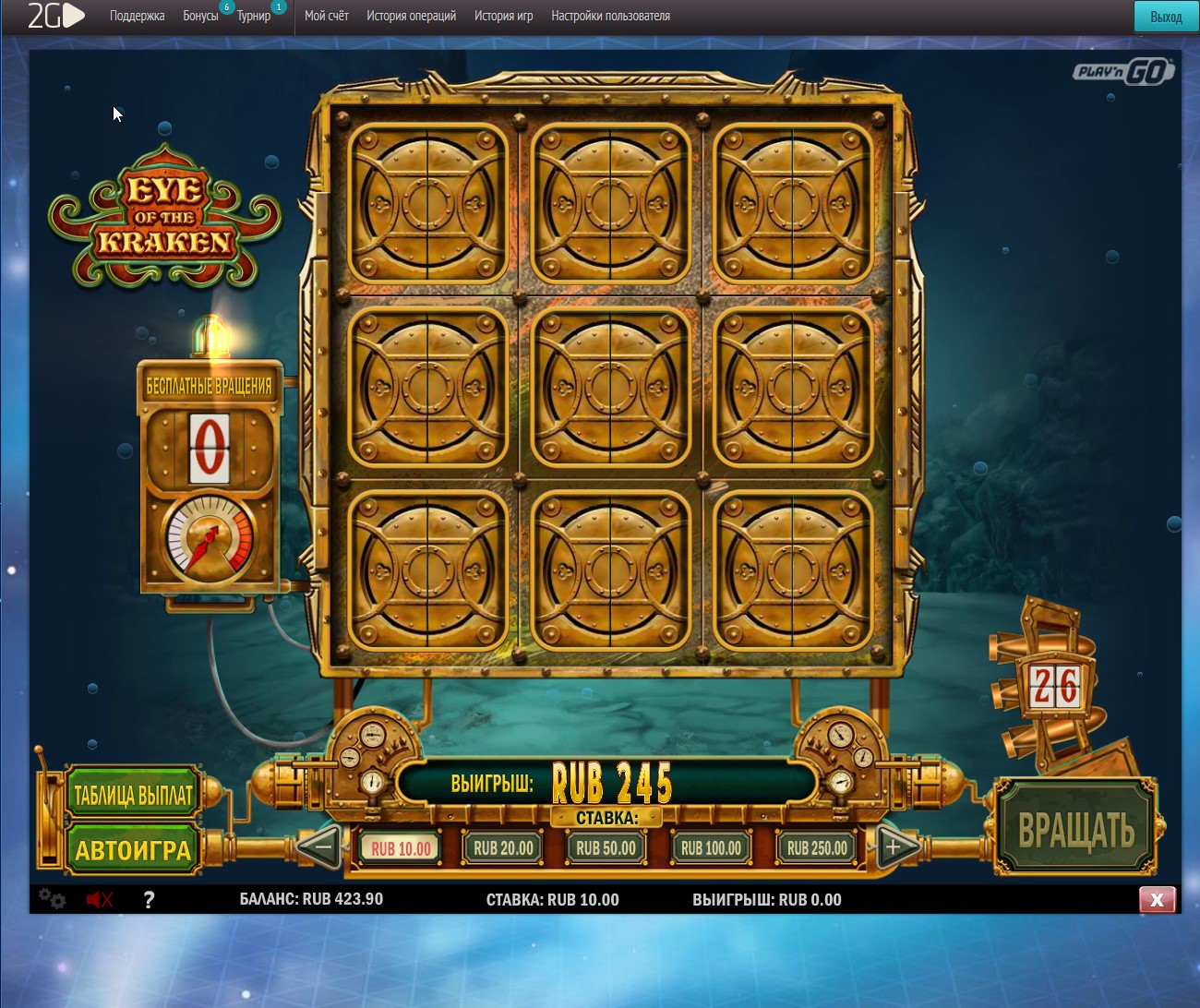Choose the RUB 20.00 bet
This screenshot has width=1200, height=1008.
(x=503, y=848)
